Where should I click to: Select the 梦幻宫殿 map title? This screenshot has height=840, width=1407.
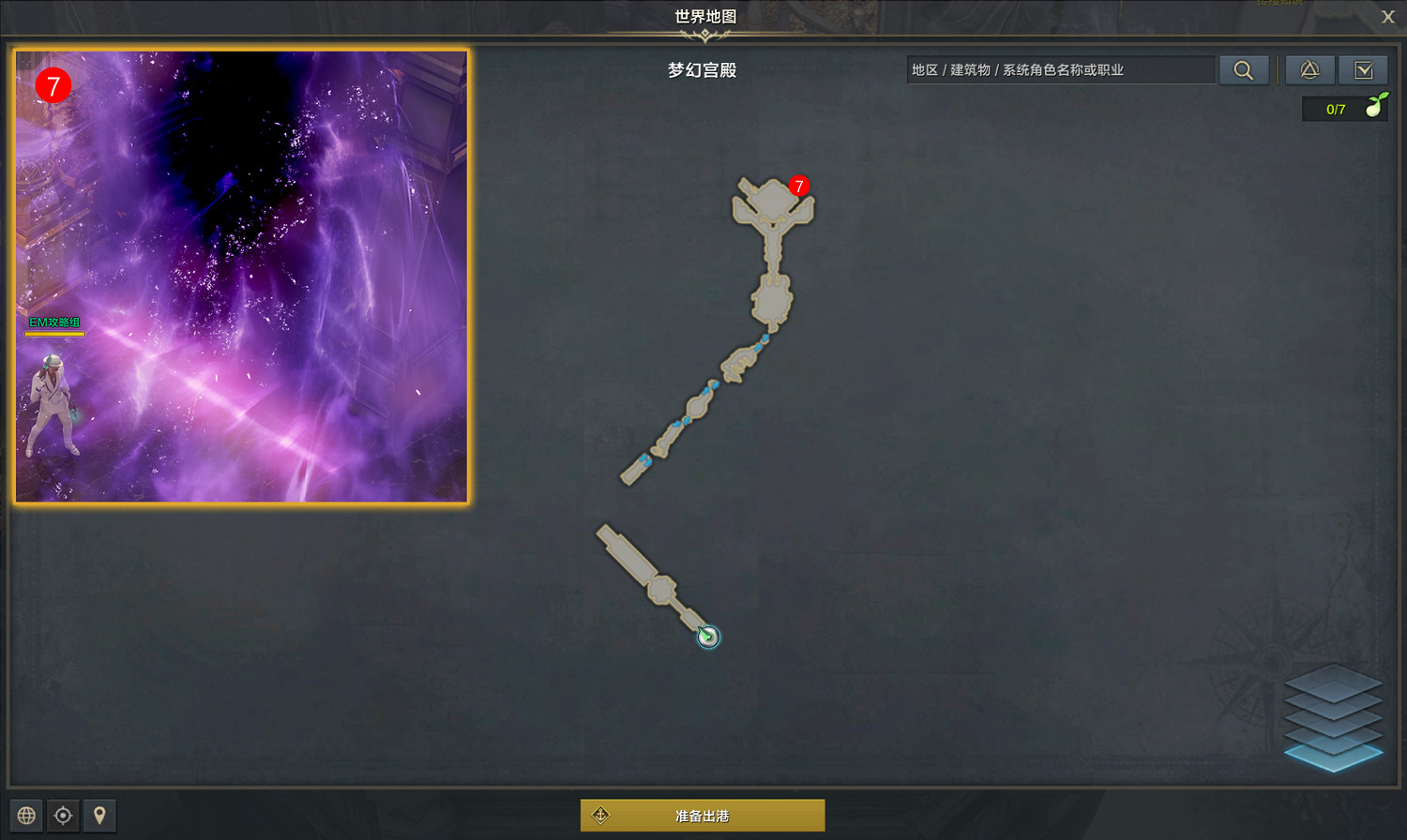tap(702, 69)
